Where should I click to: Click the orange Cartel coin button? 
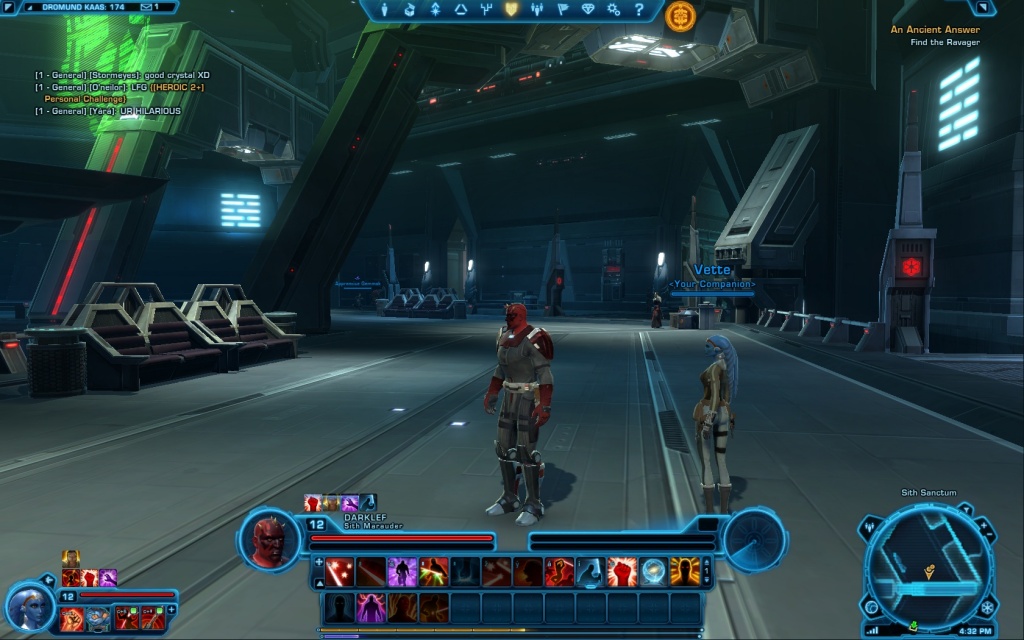681,15
